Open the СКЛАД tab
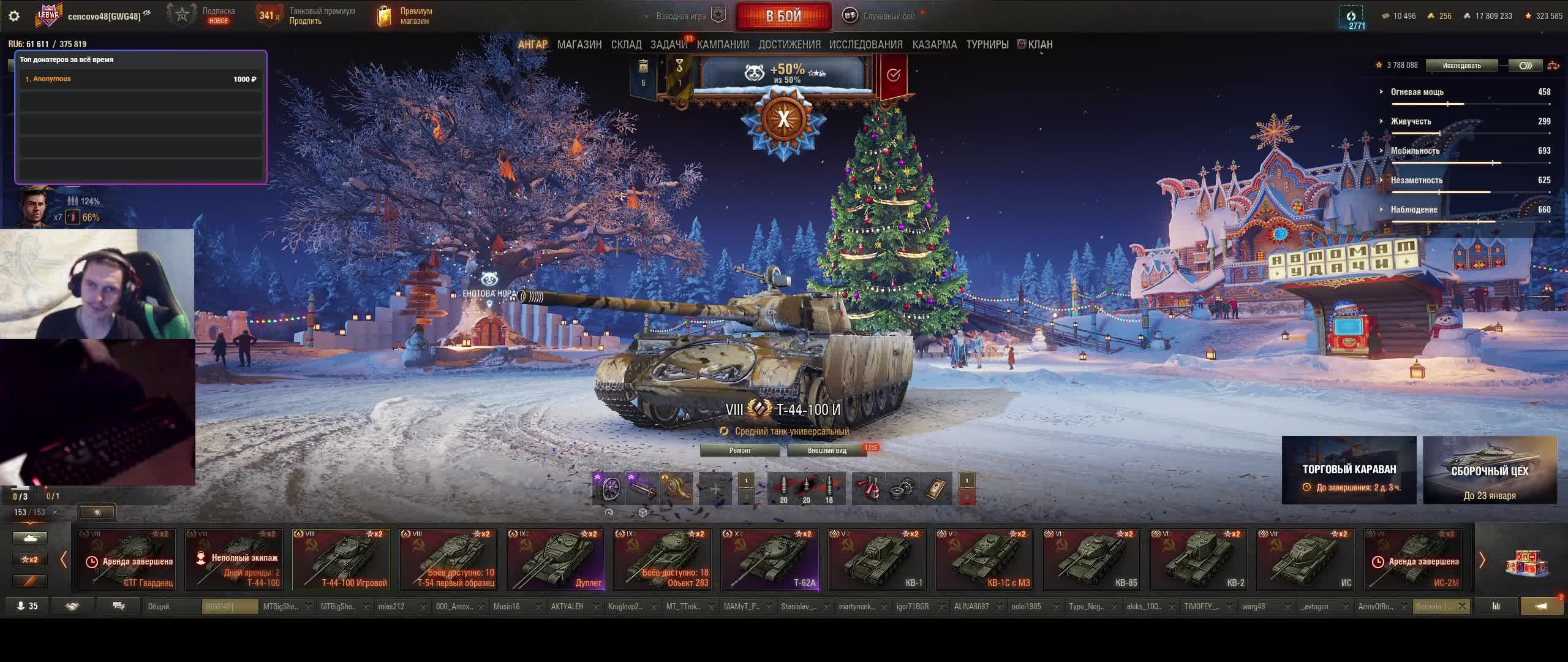 click(626, 45)
